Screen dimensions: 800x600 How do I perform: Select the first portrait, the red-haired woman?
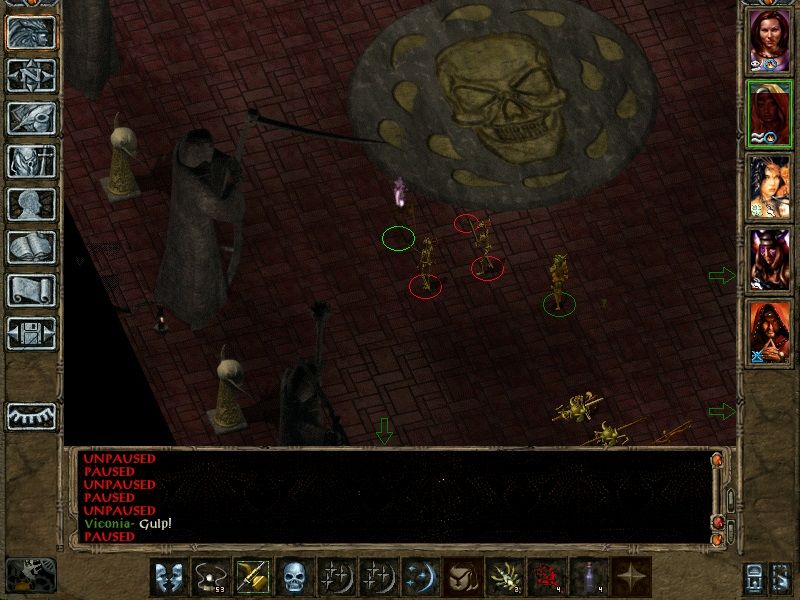click(769, 39)
